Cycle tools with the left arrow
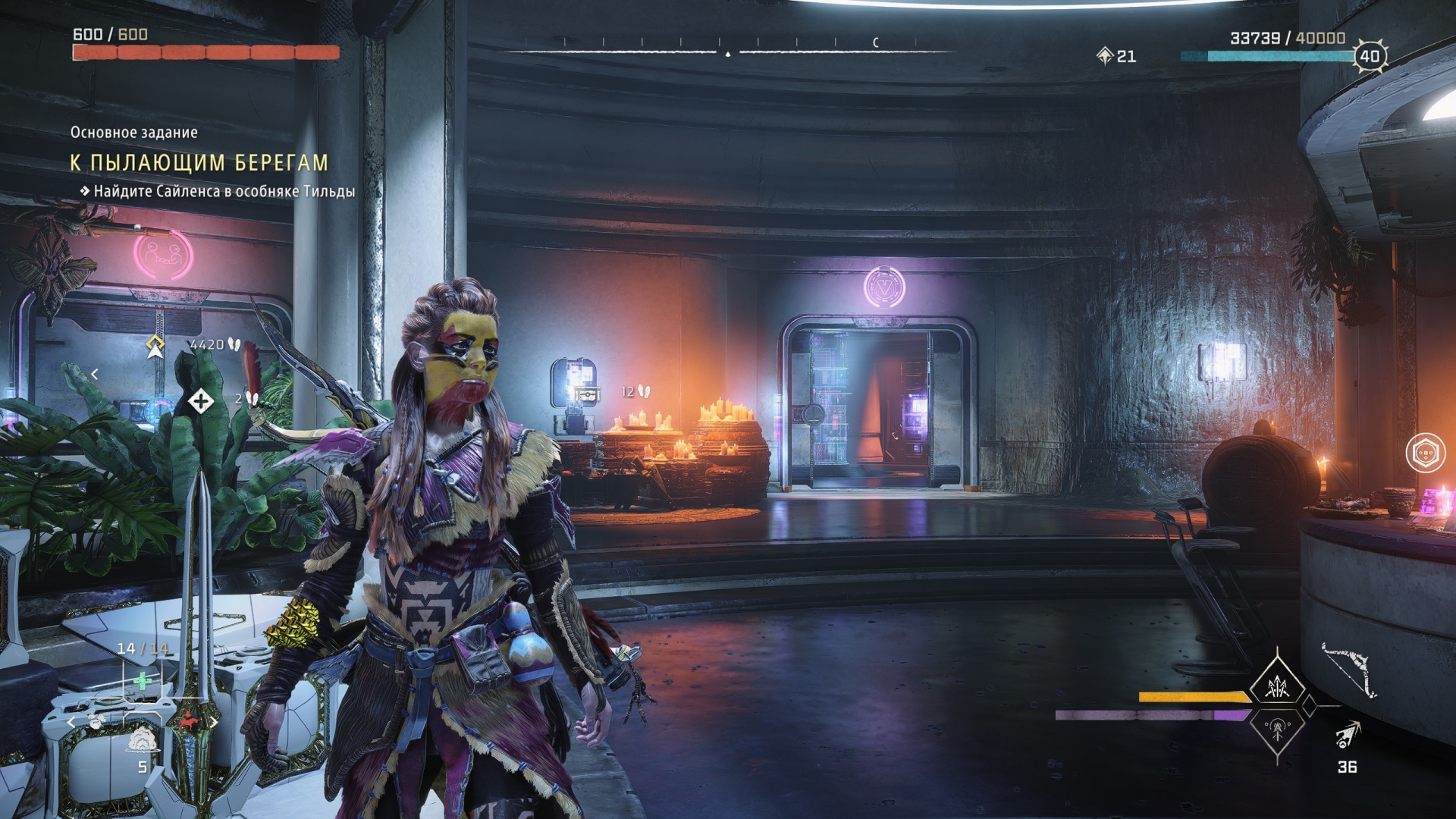 coord(71,722)
